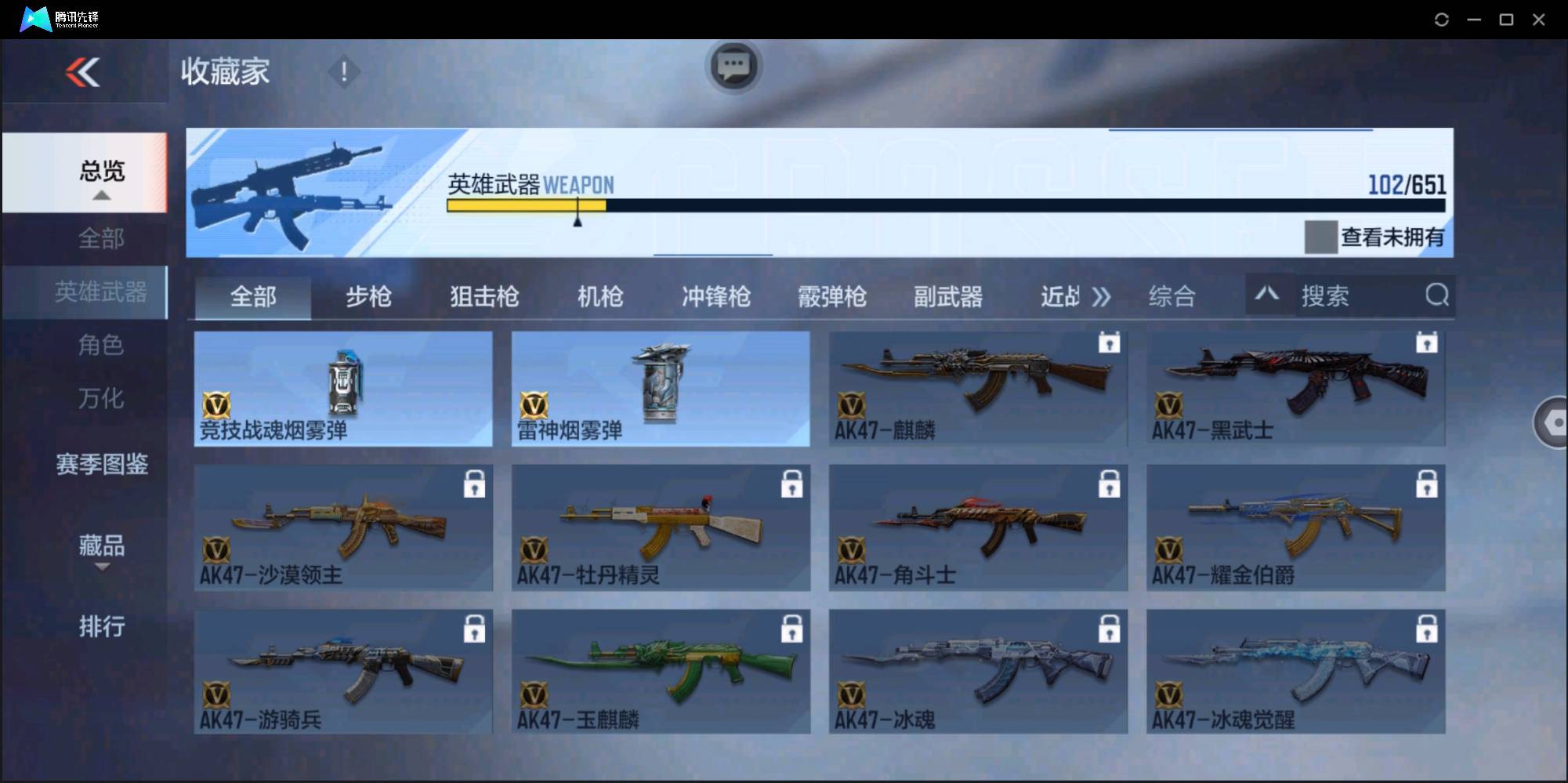Click the lock icon on AK47-麒麟
The height and width of the screenshot is (783, 1568).
[x=1110, y=343]
